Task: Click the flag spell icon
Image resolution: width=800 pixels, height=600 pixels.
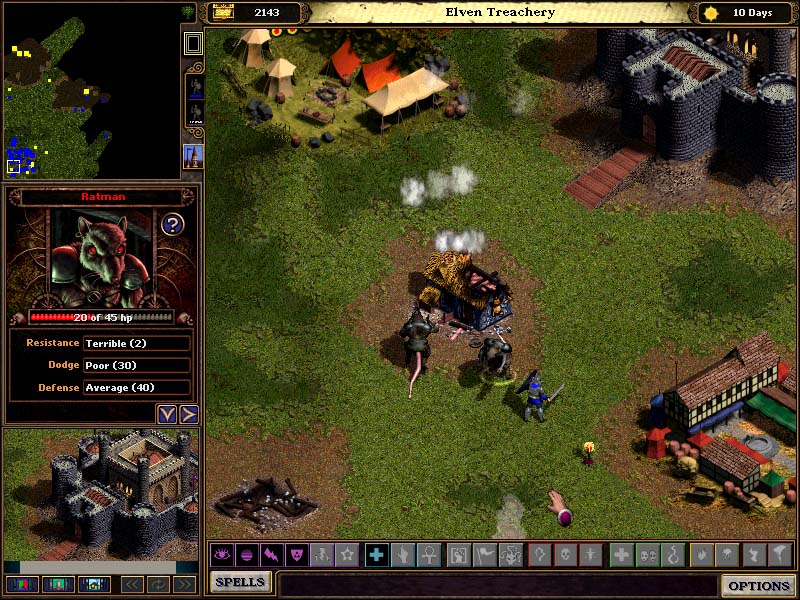Action: (484, 554)
